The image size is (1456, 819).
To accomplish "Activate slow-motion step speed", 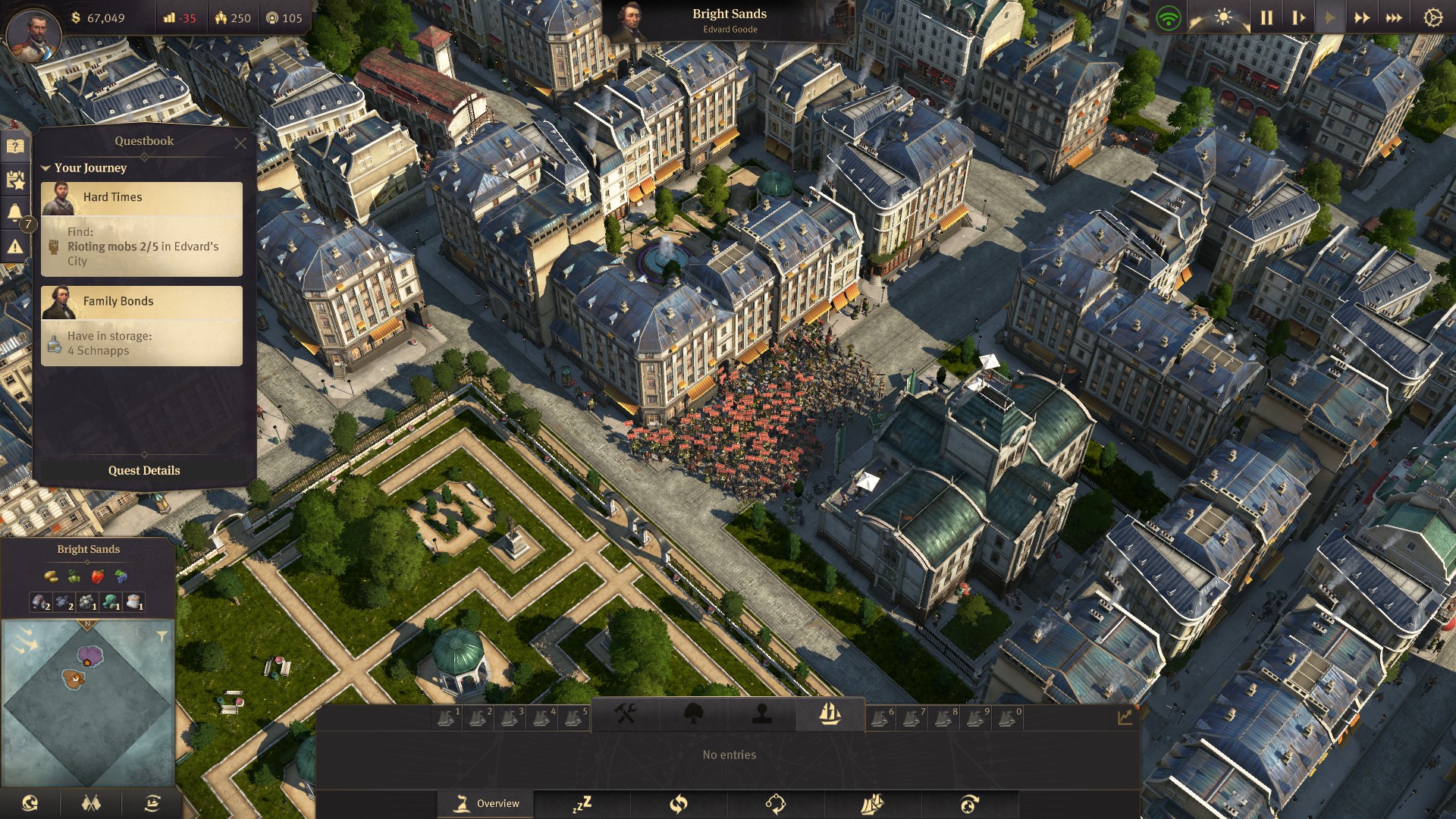I will [1298, 18].
